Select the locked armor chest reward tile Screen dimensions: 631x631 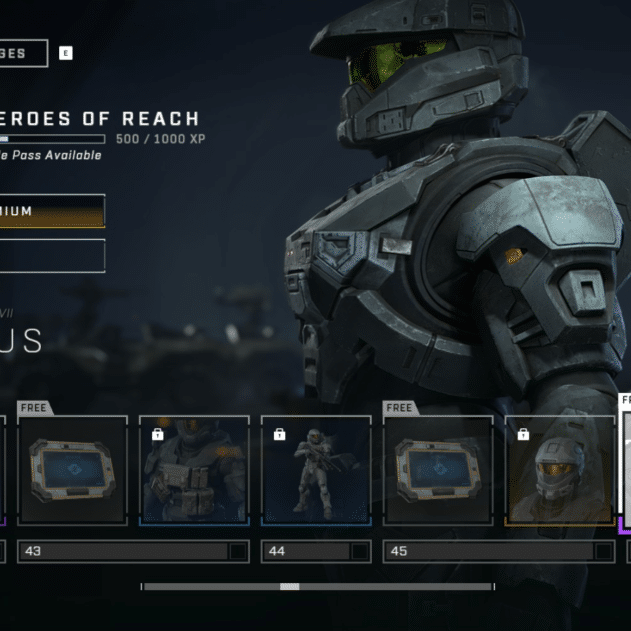coord(194,470)
